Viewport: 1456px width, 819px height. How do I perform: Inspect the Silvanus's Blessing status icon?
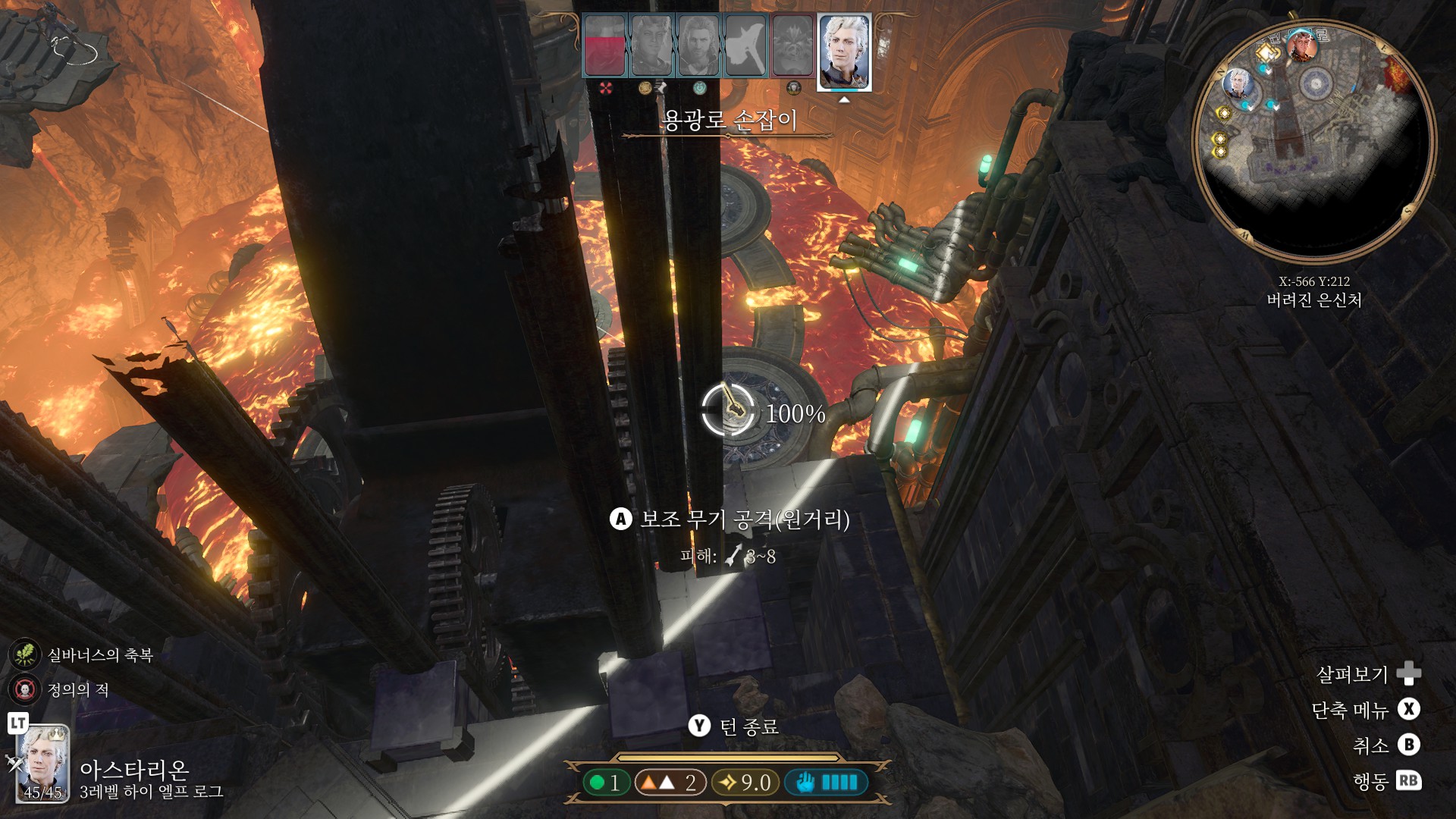24,655
